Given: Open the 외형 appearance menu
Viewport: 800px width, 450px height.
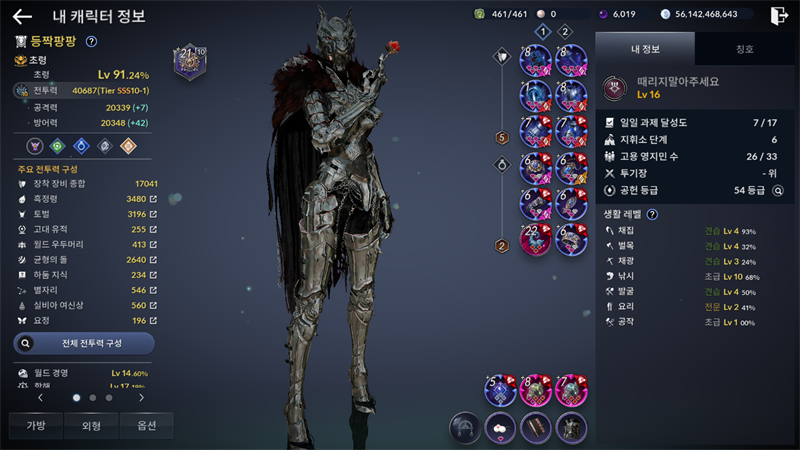Looking at the screenshot, I should (x=91, y=425).
